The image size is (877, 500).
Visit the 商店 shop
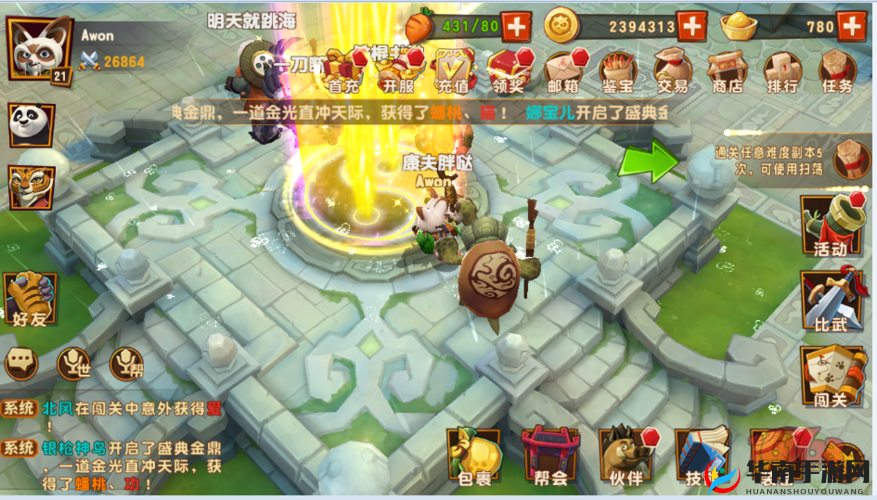click(727, 71)
